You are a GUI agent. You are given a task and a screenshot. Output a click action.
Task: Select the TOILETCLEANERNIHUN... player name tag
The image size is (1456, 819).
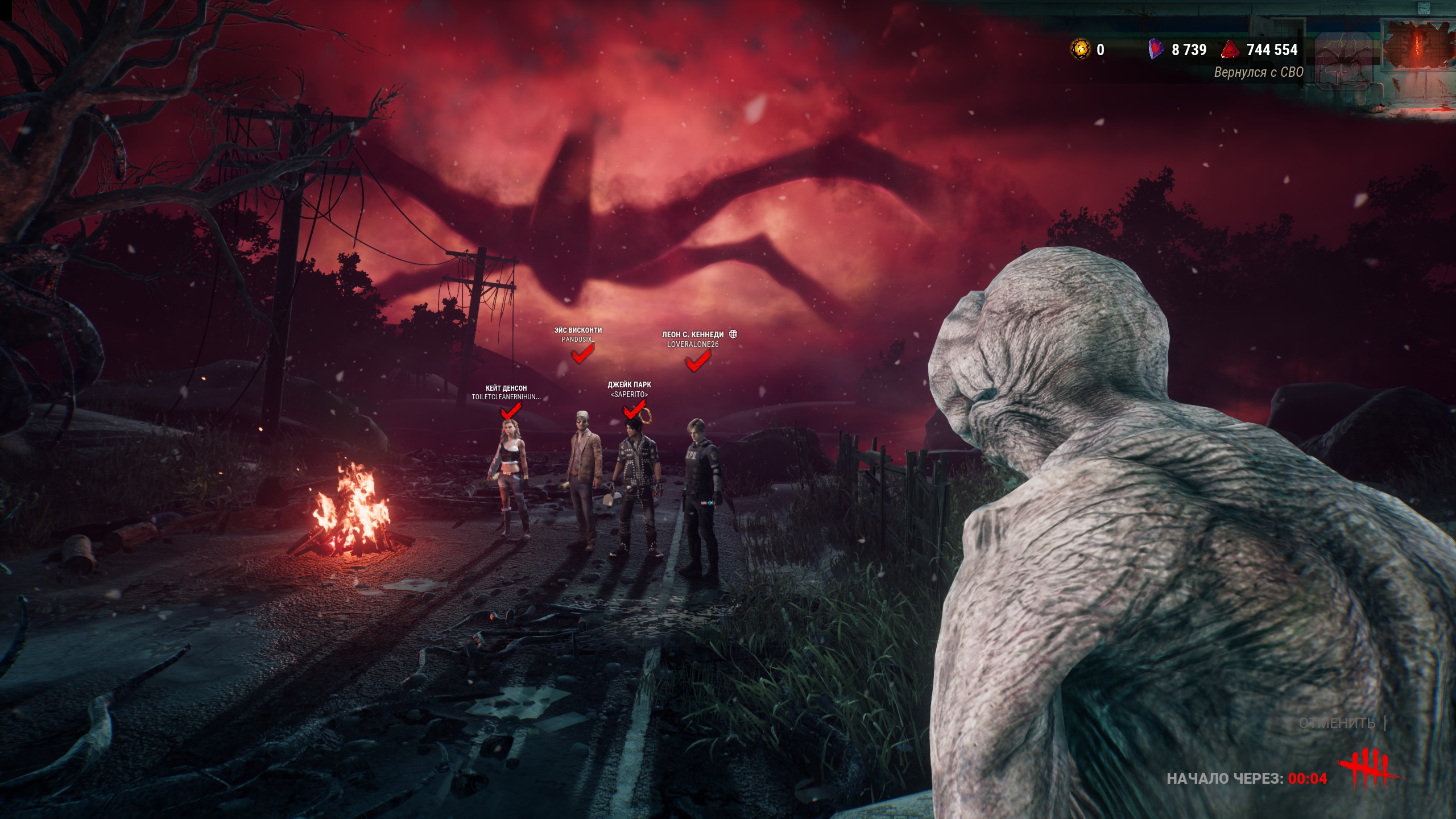click(506, 397)
